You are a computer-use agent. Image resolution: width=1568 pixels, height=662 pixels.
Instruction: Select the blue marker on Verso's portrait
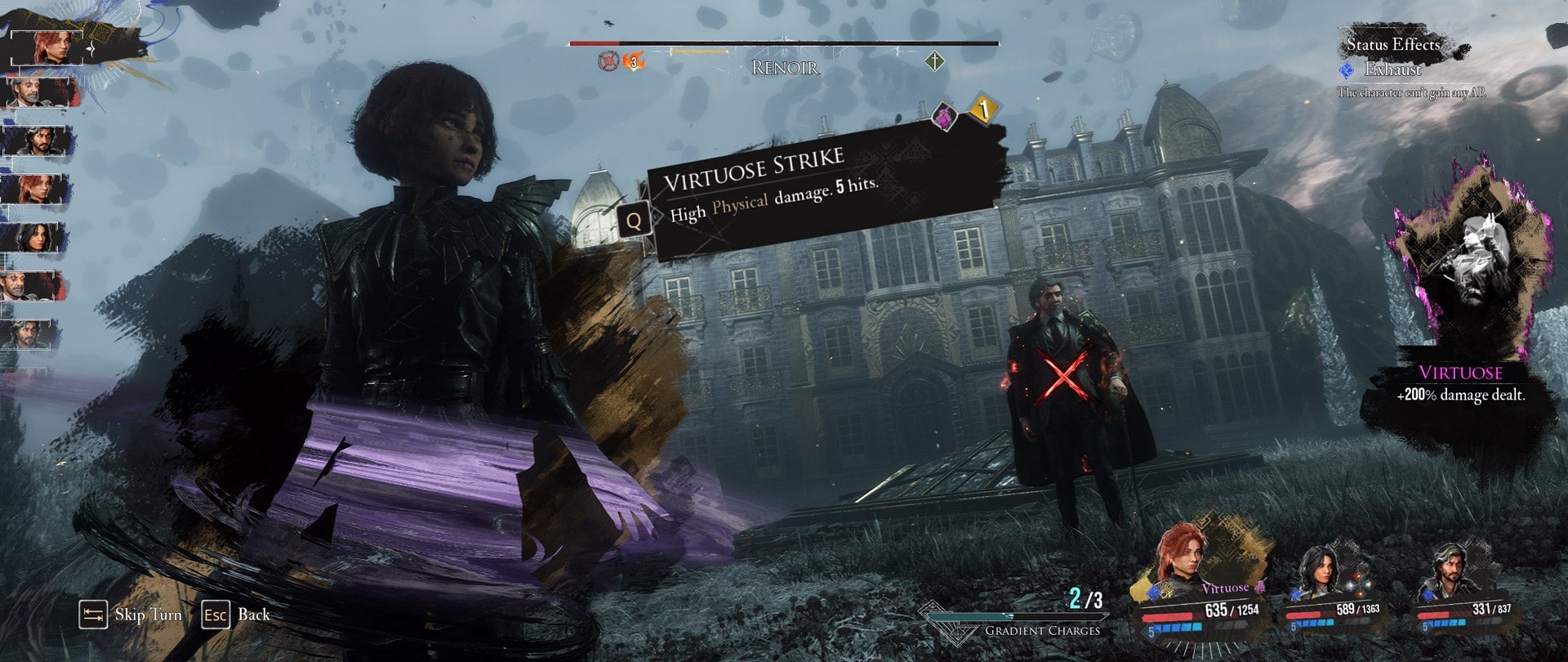[1428, 595]
